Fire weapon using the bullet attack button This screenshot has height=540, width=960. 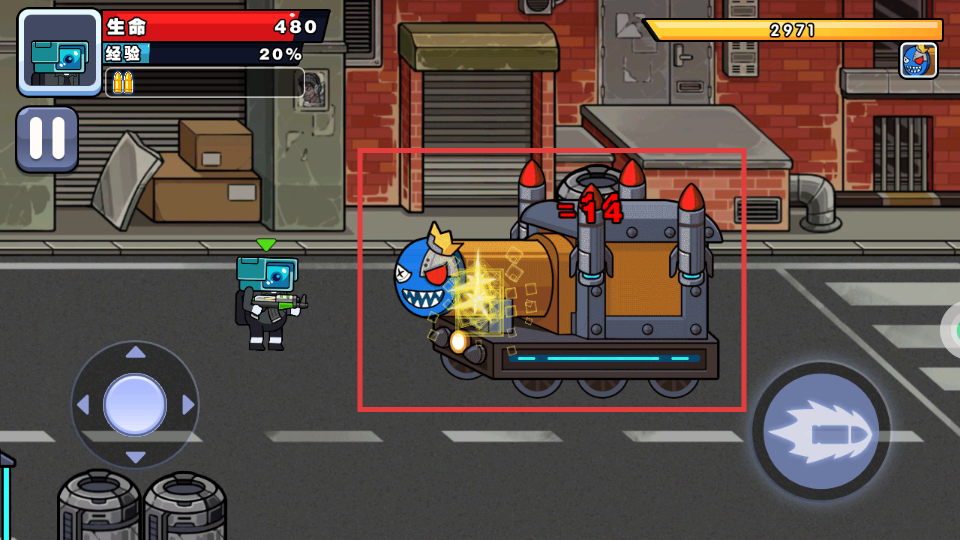point(821,431)
